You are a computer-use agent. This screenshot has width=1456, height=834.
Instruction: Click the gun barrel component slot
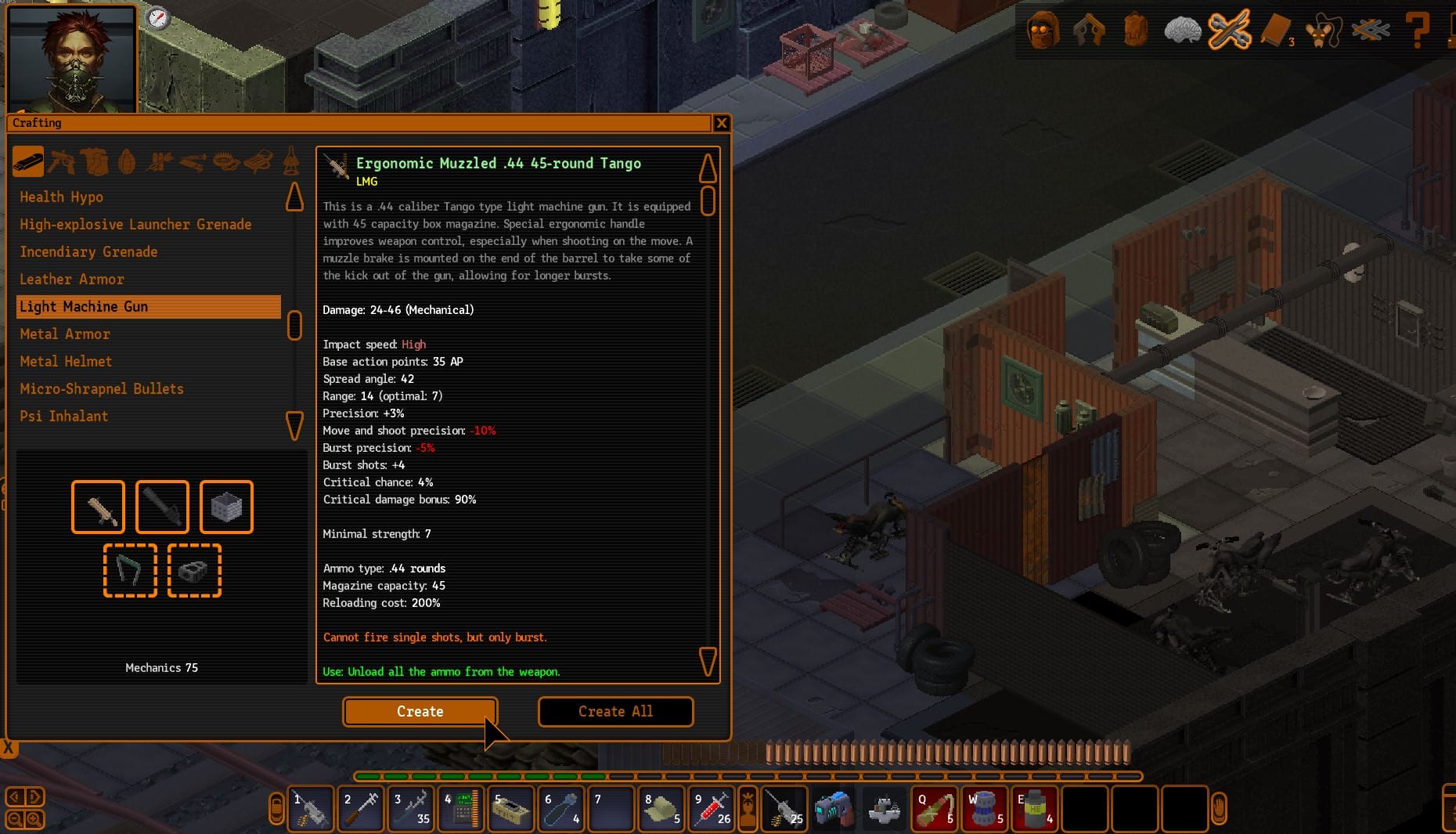coord(162,507)
